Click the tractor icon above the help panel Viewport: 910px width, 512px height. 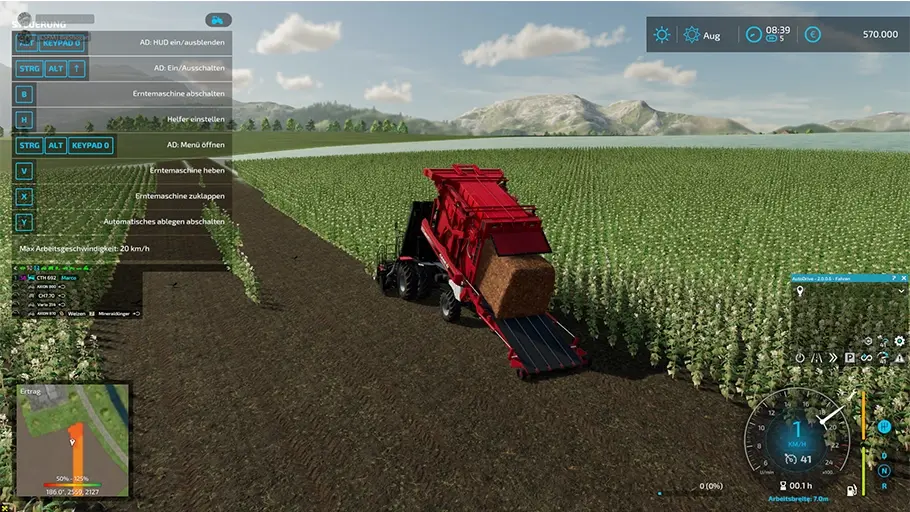(218, 20)
